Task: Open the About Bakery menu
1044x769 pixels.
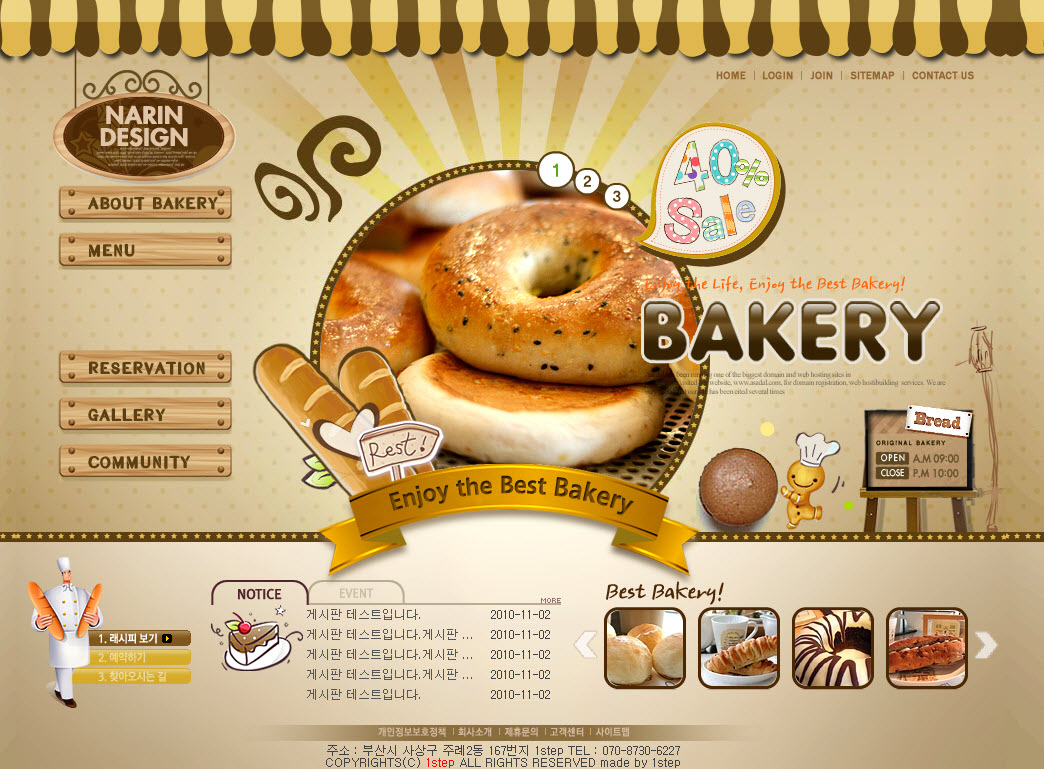Action: [145, 203]
